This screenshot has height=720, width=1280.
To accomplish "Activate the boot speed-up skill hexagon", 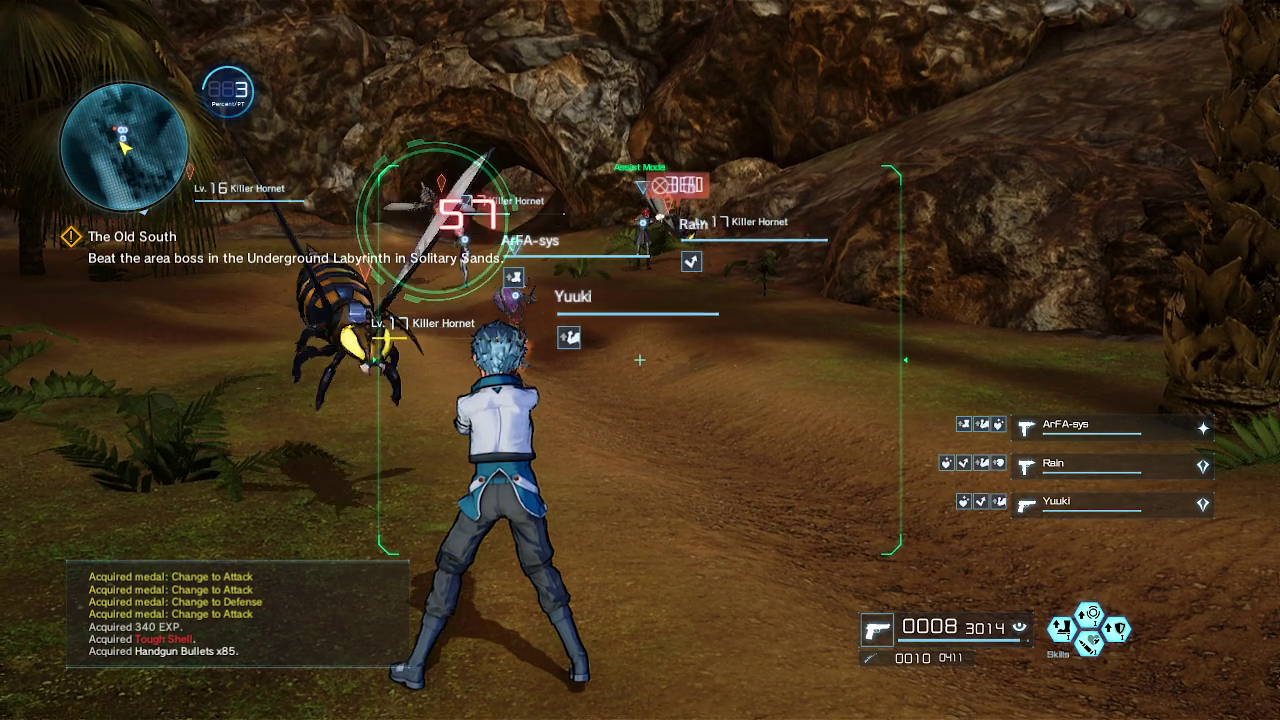I will 1061,629.
